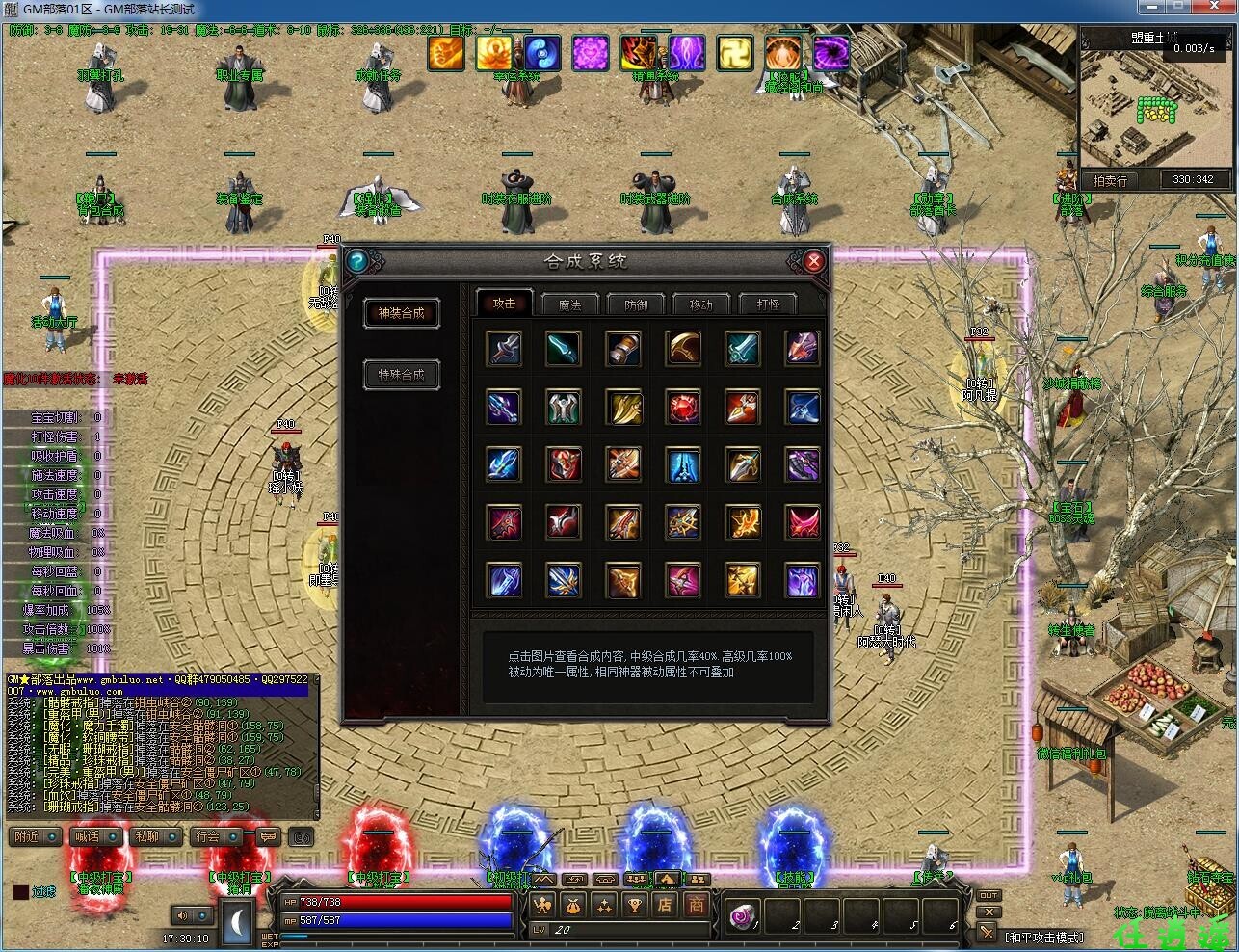Switch to the 防御 tab
1239x952 pixels.
[x=637, y=304]
